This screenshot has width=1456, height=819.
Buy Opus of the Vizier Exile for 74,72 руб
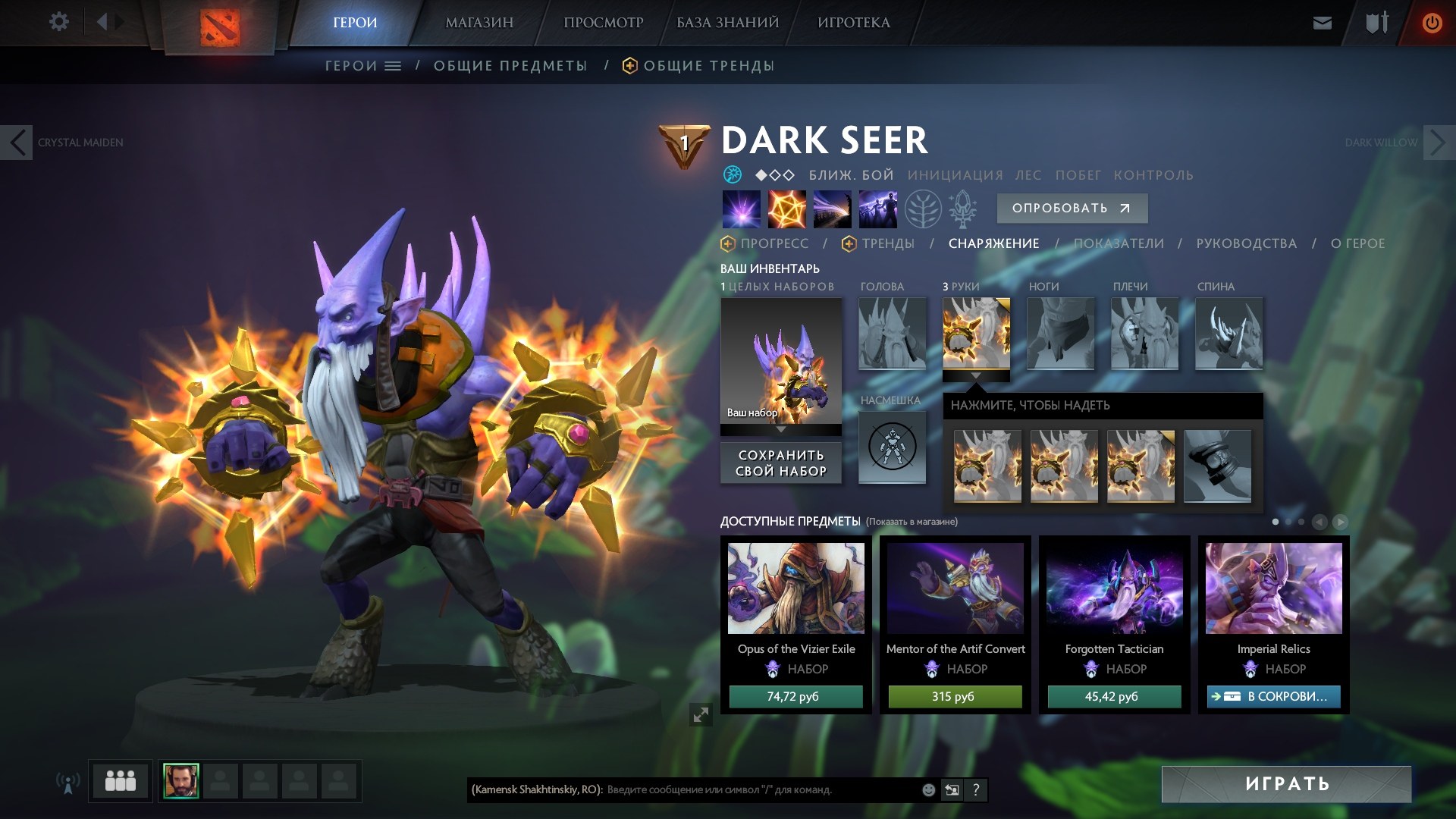pyautogui.click(x=795, y=696)
